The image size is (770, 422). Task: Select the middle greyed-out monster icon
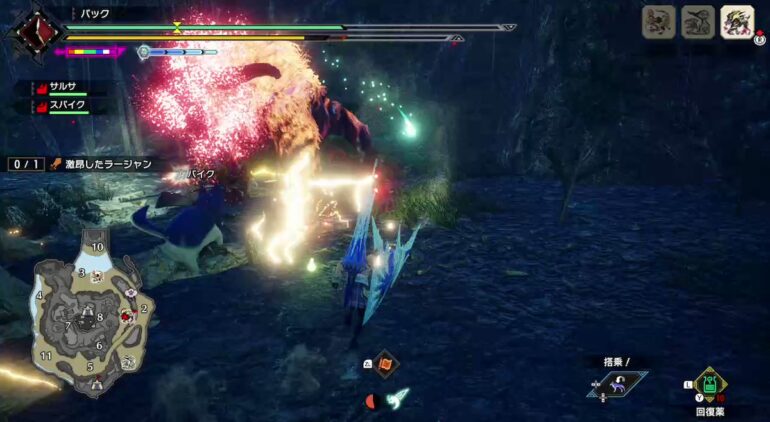tap(697, 22)
